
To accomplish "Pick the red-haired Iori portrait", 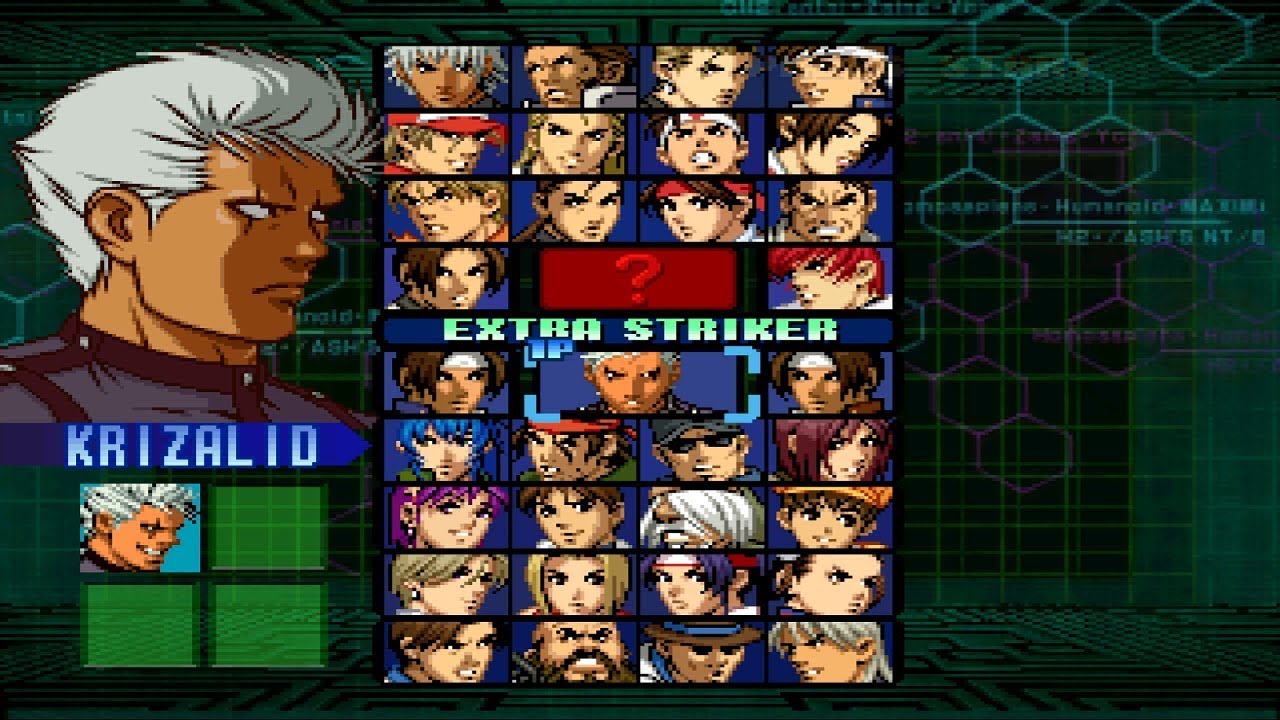I will click(829, 277).
